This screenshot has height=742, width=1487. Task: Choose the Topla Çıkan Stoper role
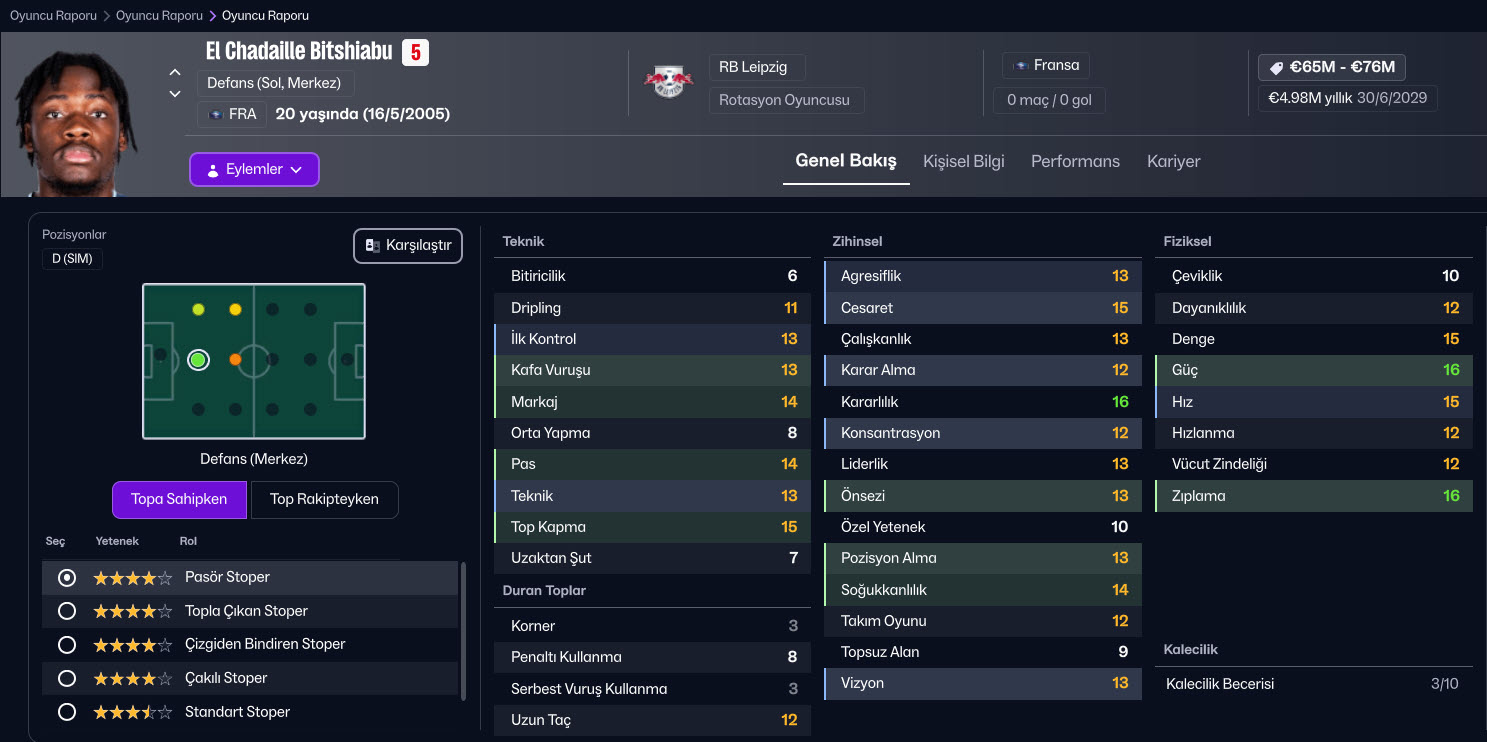[67, 611]
